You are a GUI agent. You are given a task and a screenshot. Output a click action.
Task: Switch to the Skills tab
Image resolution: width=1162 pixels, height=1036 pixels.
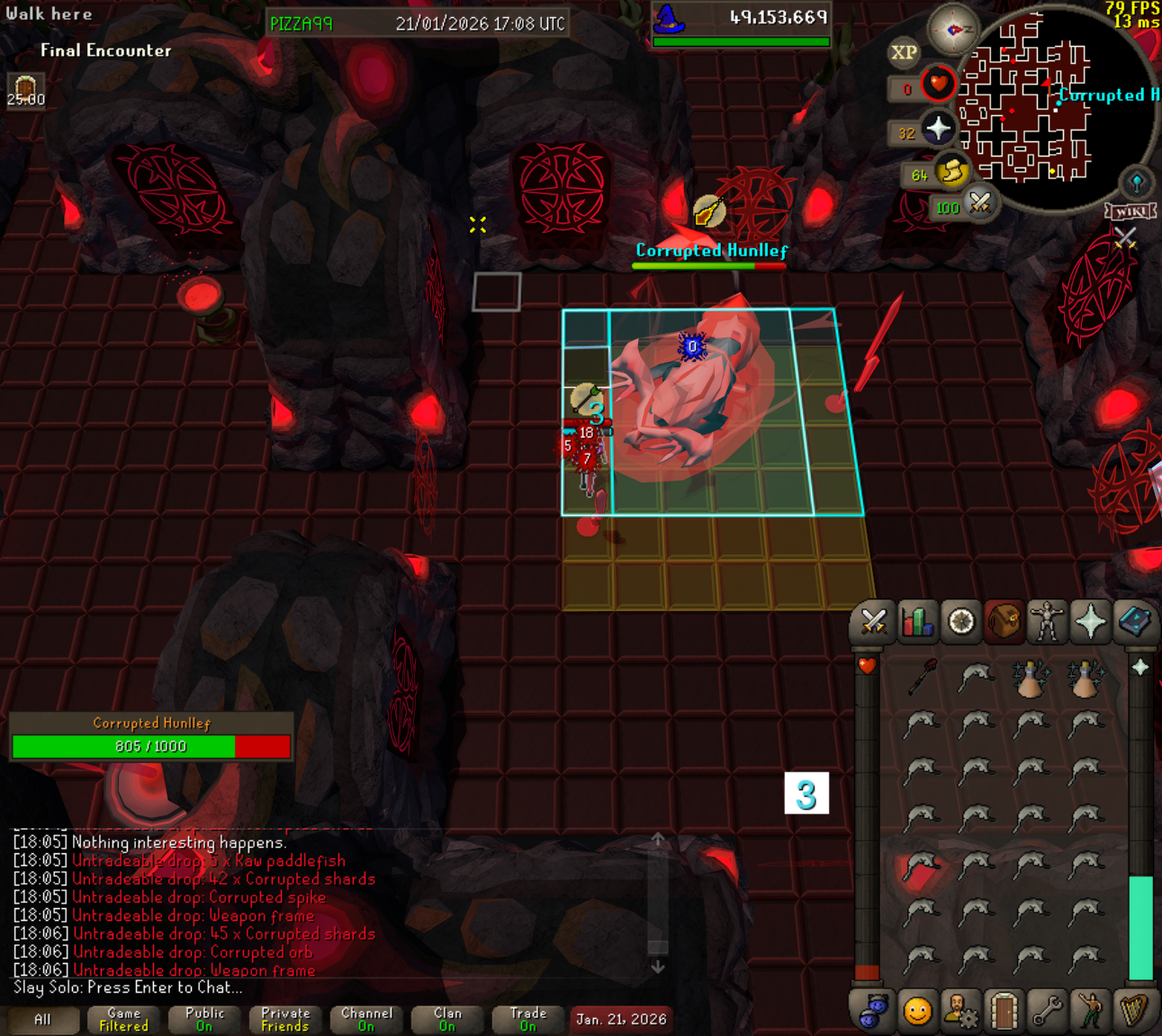point(916,622)
